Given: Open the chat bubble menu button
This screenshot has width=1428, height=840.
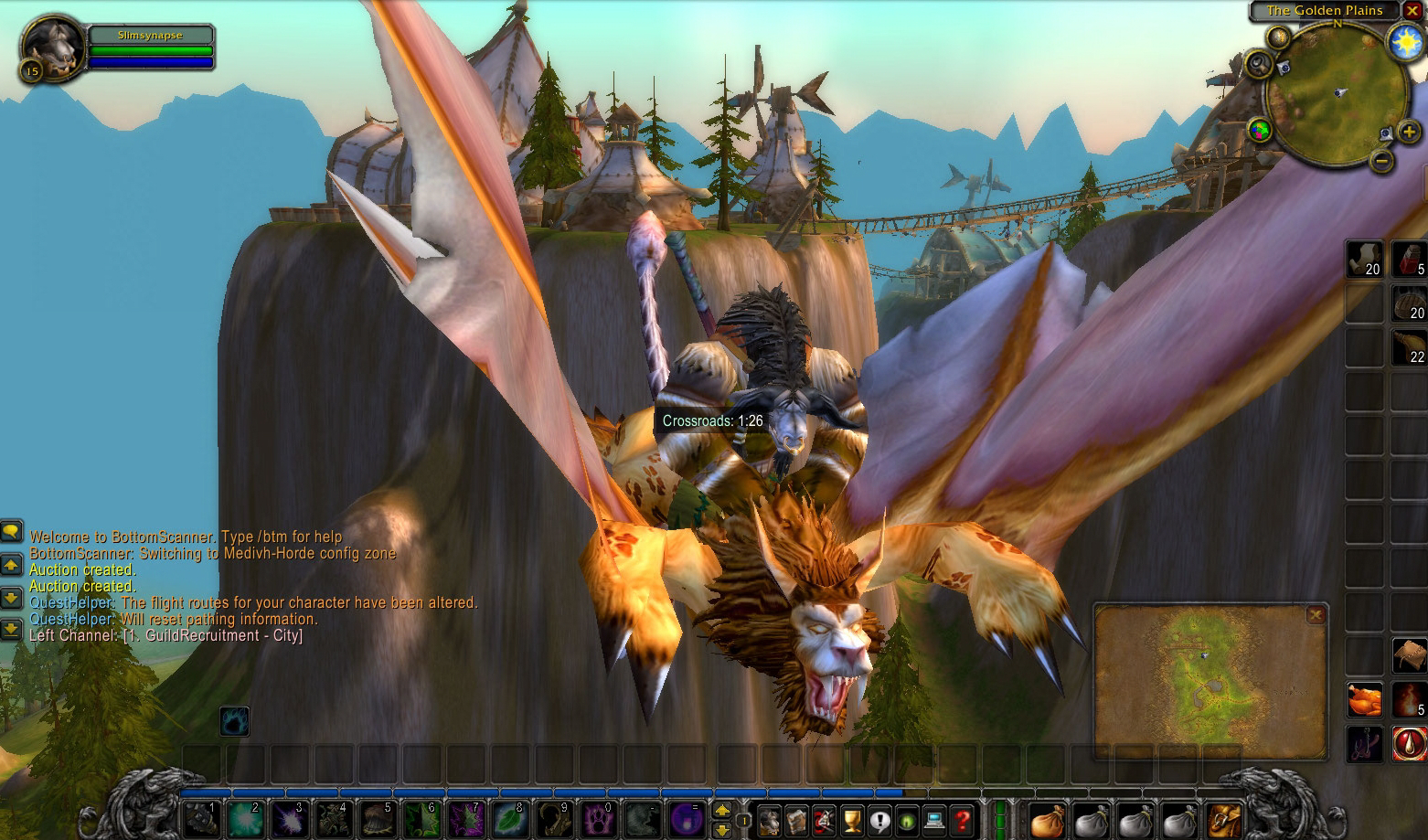Looking at the screenshot, I should point(11,530).
